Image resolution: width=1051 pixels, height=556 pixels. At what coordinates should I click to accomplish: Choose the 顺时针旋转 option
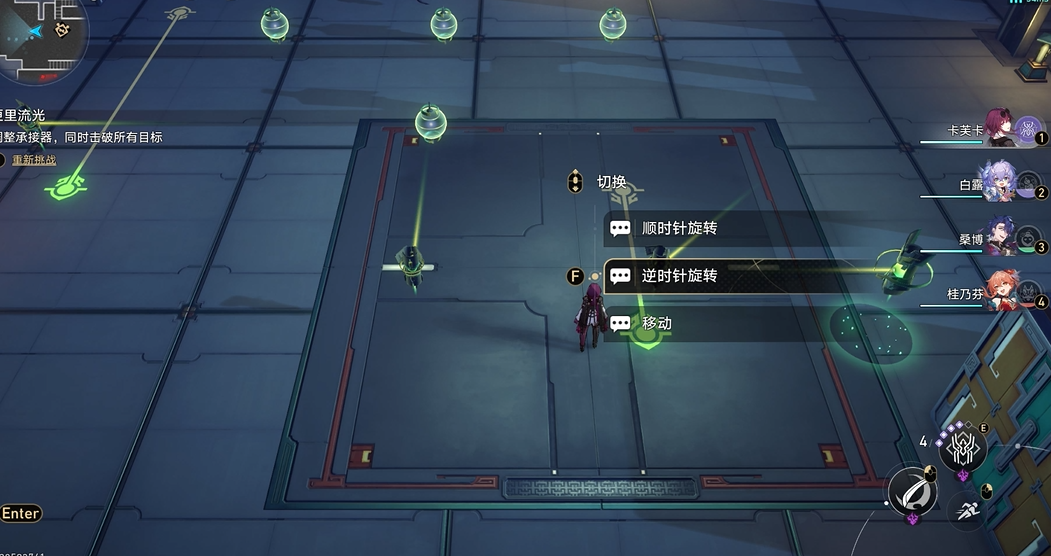[x=680, y=228]
